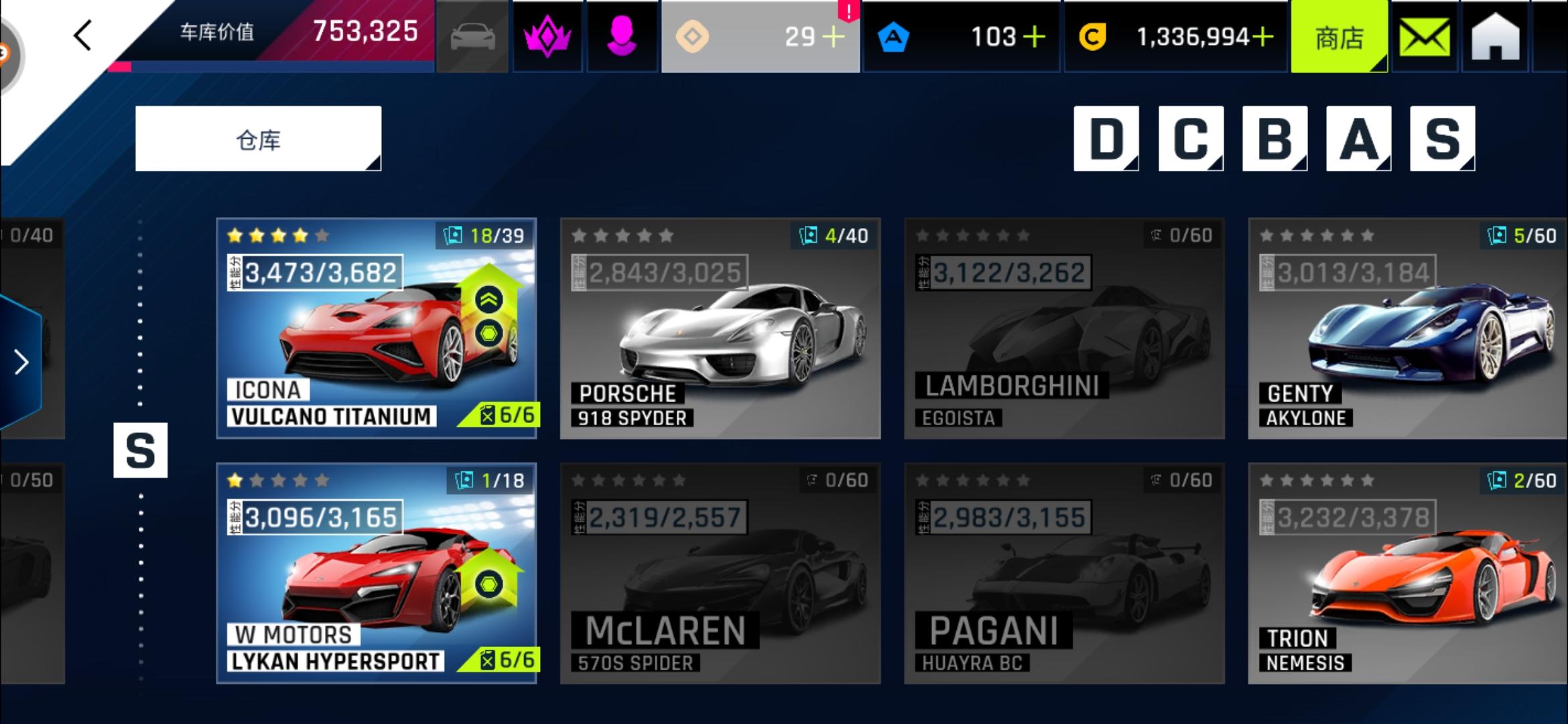Open the mail envelope inbox

click(x=1425, y=38)
